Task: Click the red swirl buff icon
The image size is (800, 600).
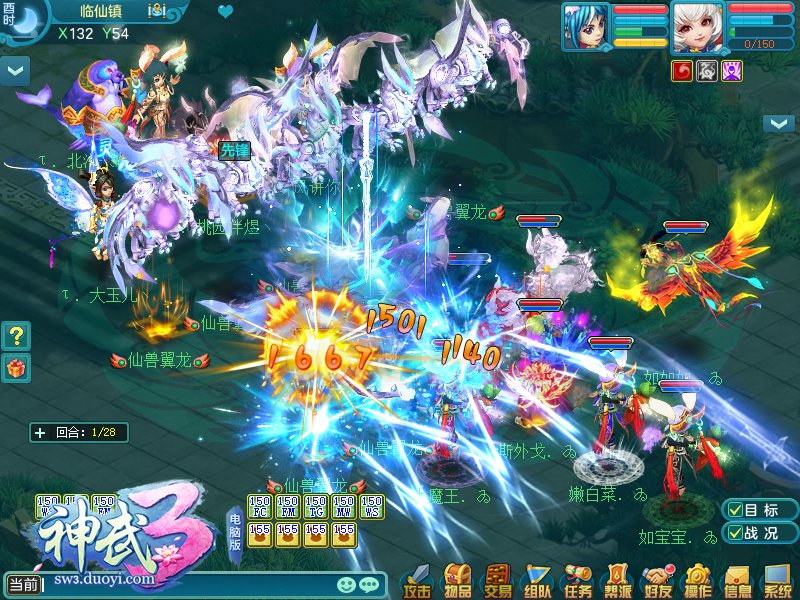Action: 683,70
